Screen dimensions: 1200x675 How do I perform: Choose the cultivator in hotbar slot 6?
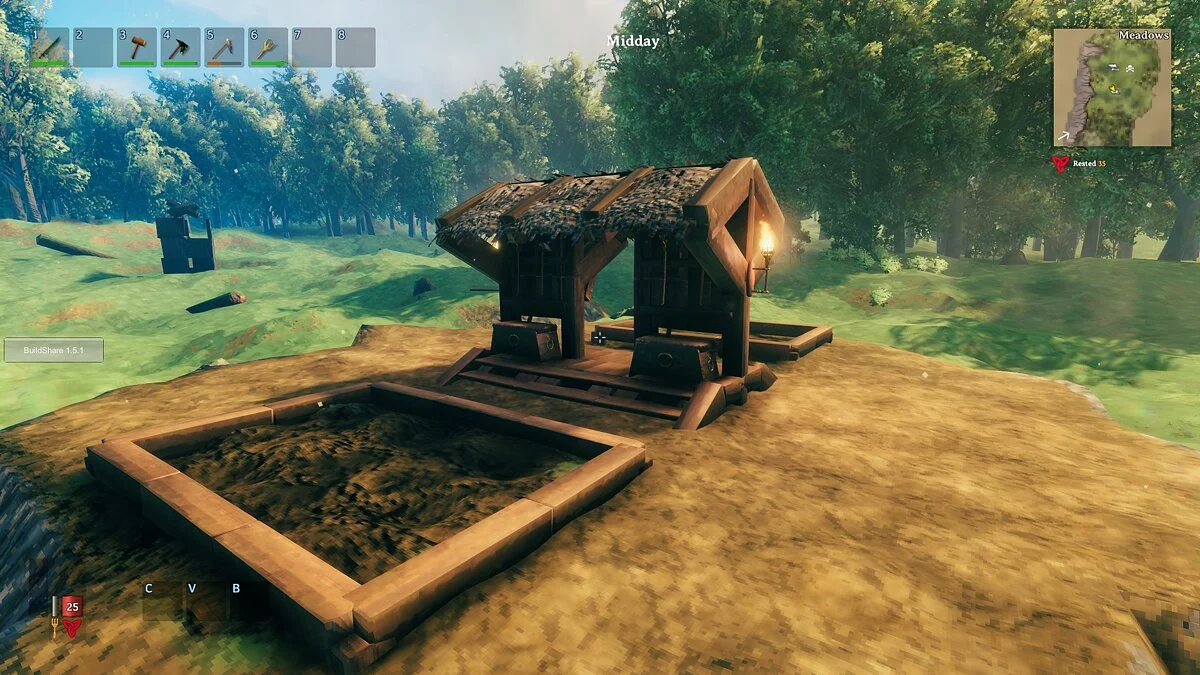268,47
